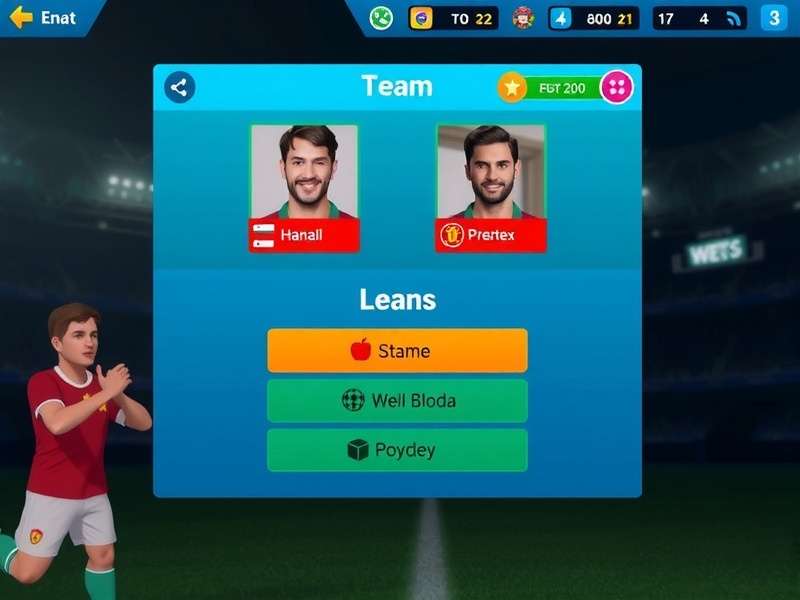Open the Poydey option

click(x=397, y=450)
